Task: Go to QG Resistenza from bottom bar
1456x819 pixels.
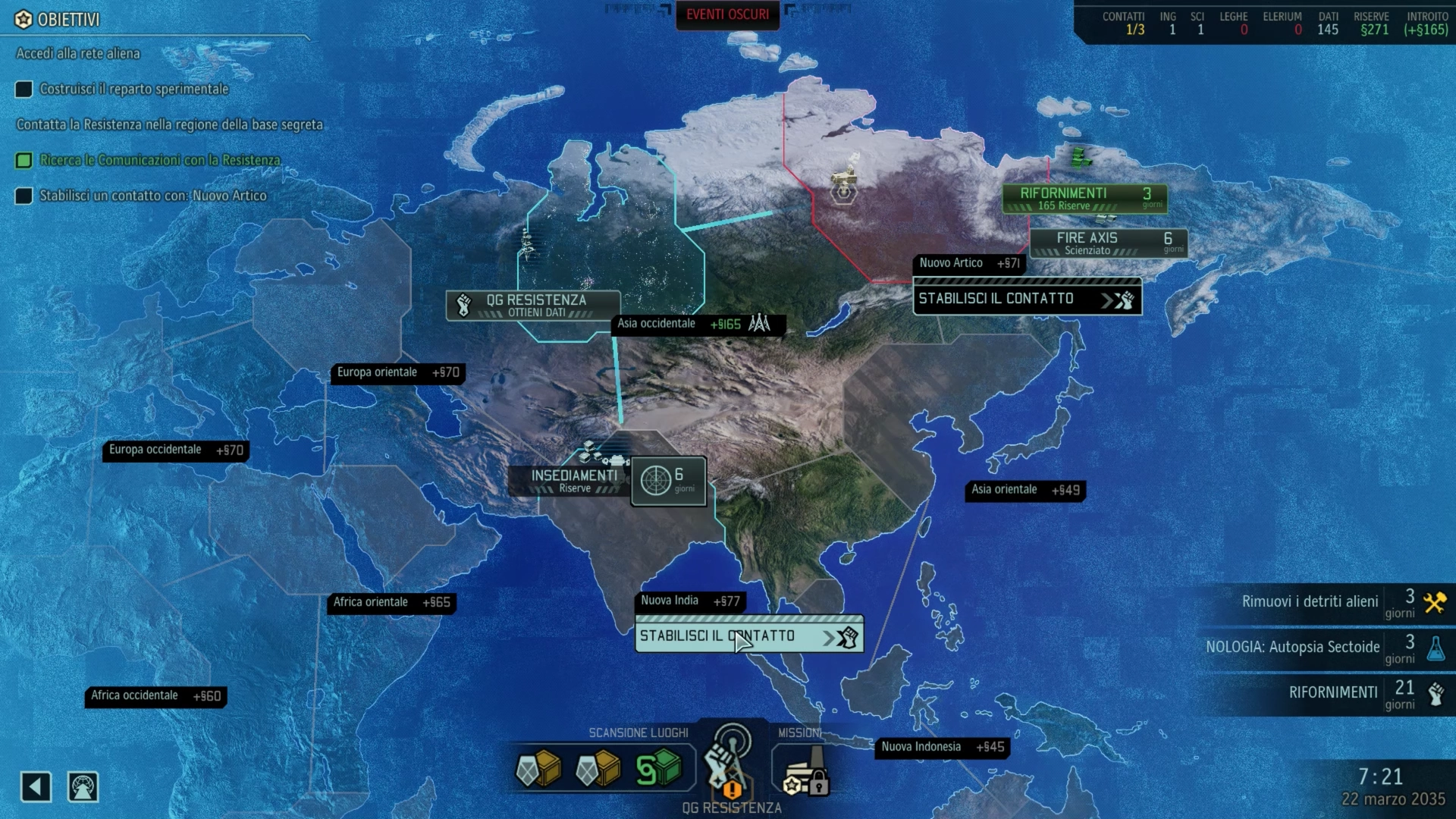Action: tap(729, 766)
